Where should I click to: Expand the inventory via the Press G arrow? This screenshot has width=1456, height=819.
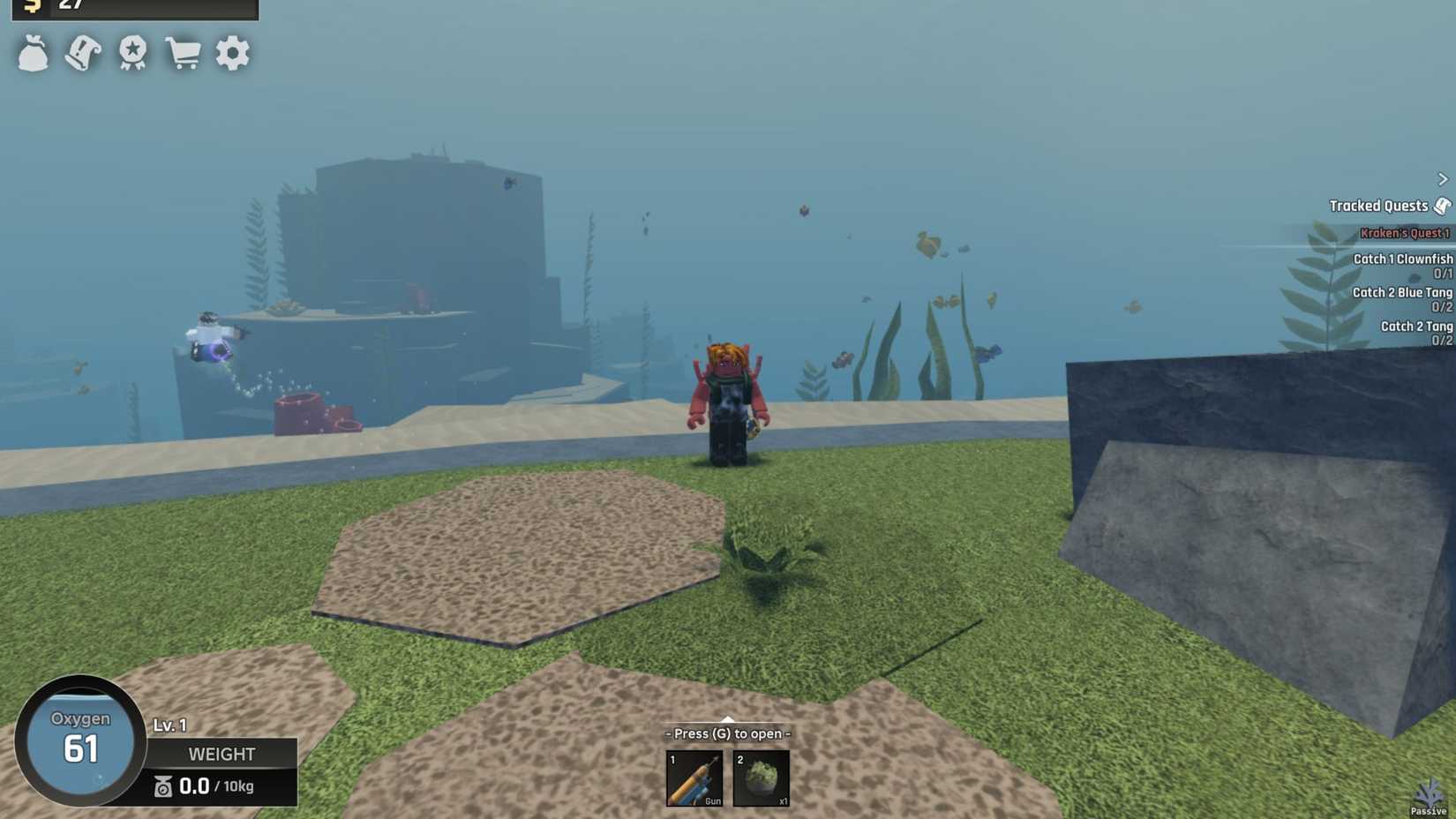pyautogui.click(x=726, y=719)
